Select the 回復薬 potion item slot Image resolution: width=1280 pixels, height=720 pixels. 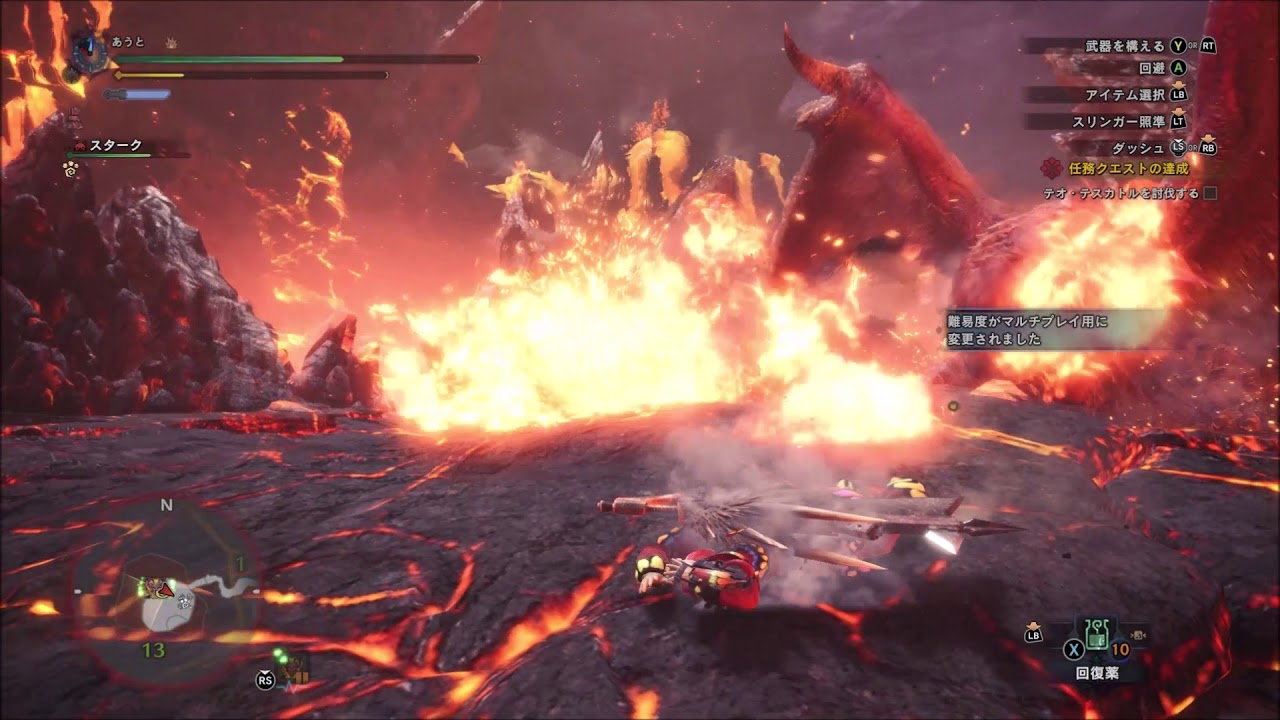(1097, 637)
